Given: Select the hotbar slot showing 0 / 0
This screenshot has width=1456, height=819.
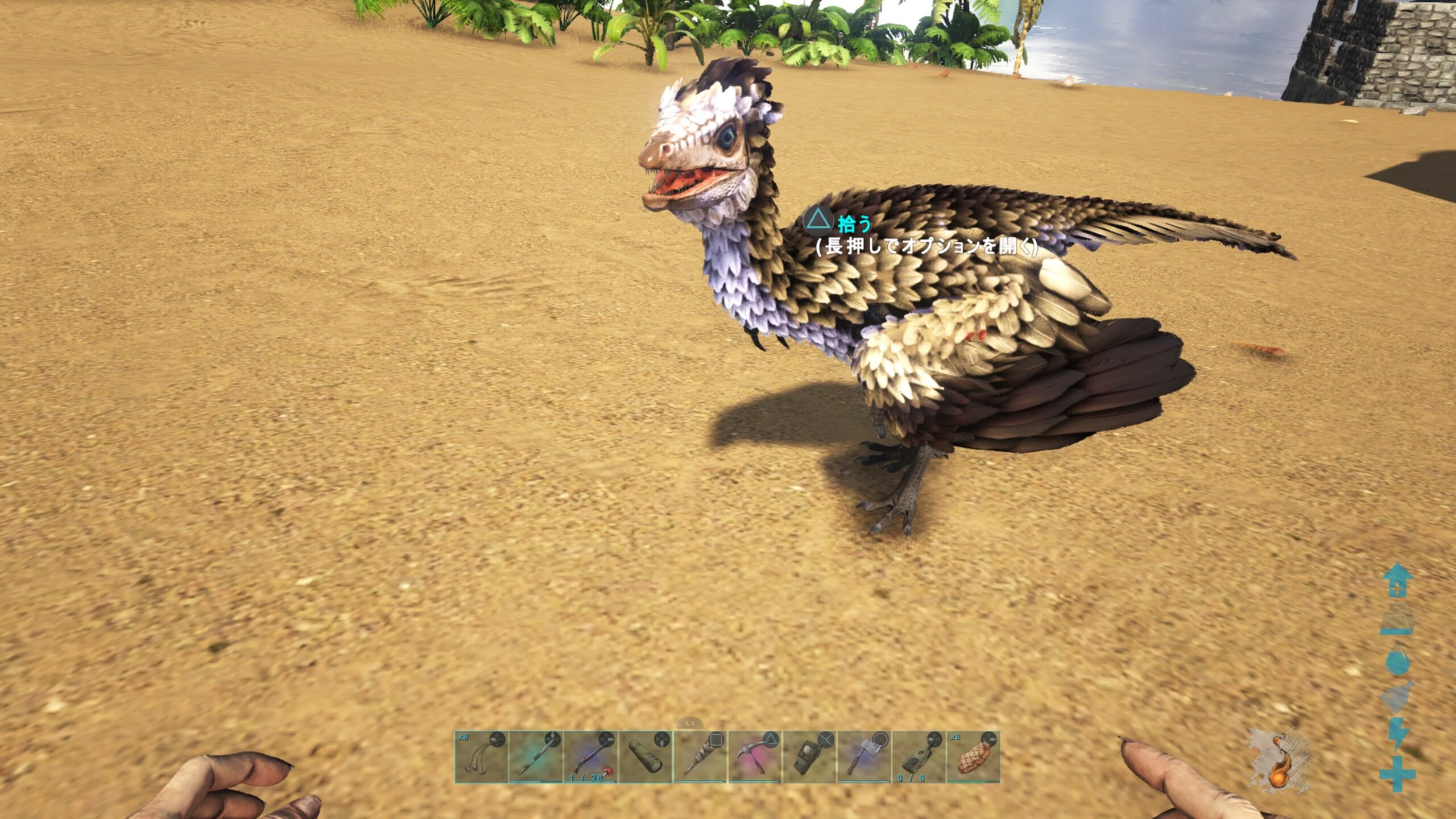Looking at the screenshot, I should point(919,757).
